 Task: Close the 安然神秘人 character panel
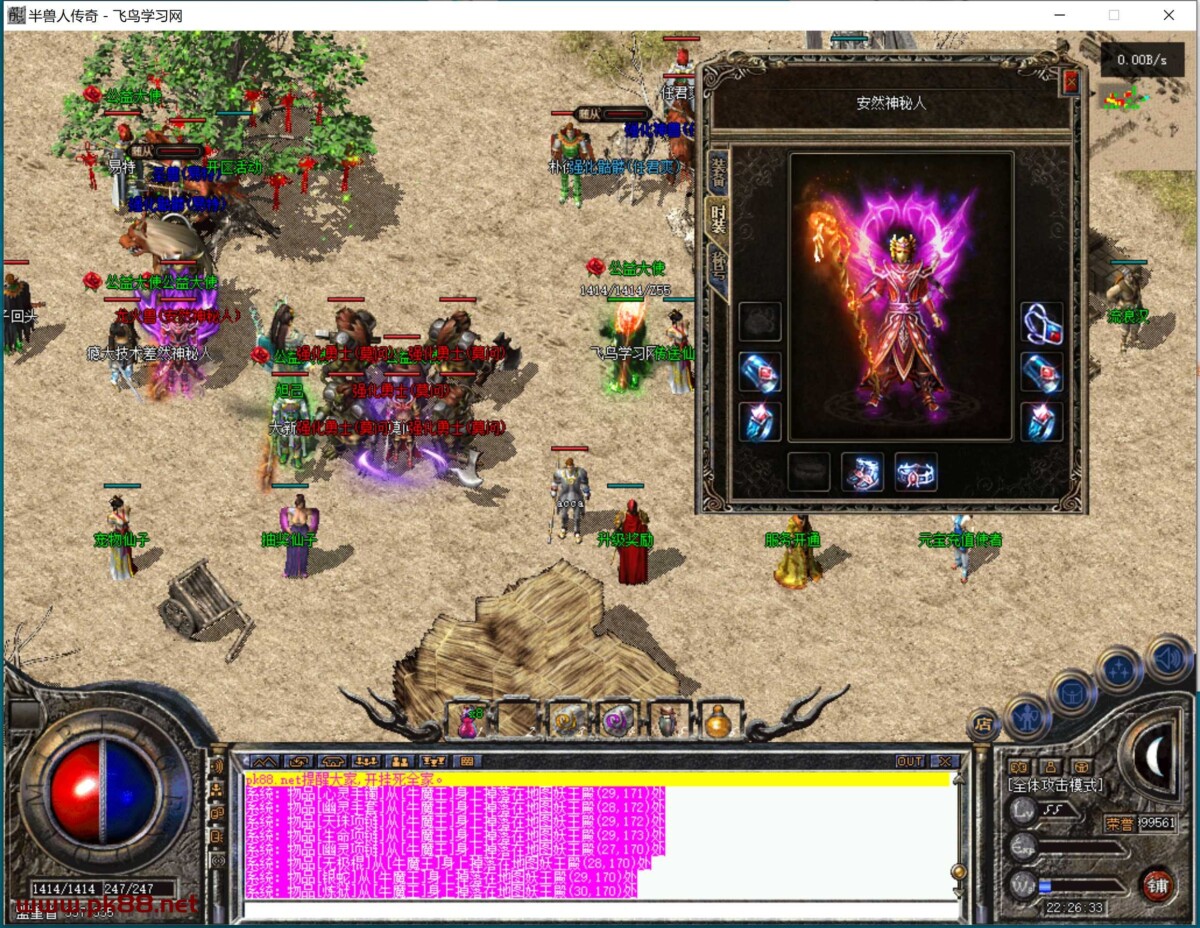(x=1071, y=82)
